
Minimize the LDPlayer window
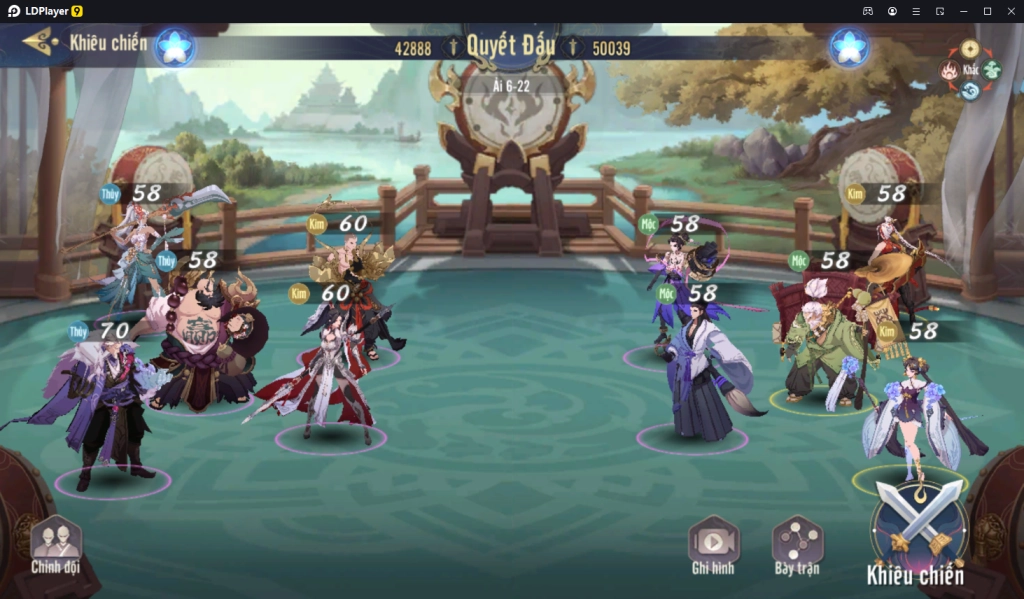point(963,10)
